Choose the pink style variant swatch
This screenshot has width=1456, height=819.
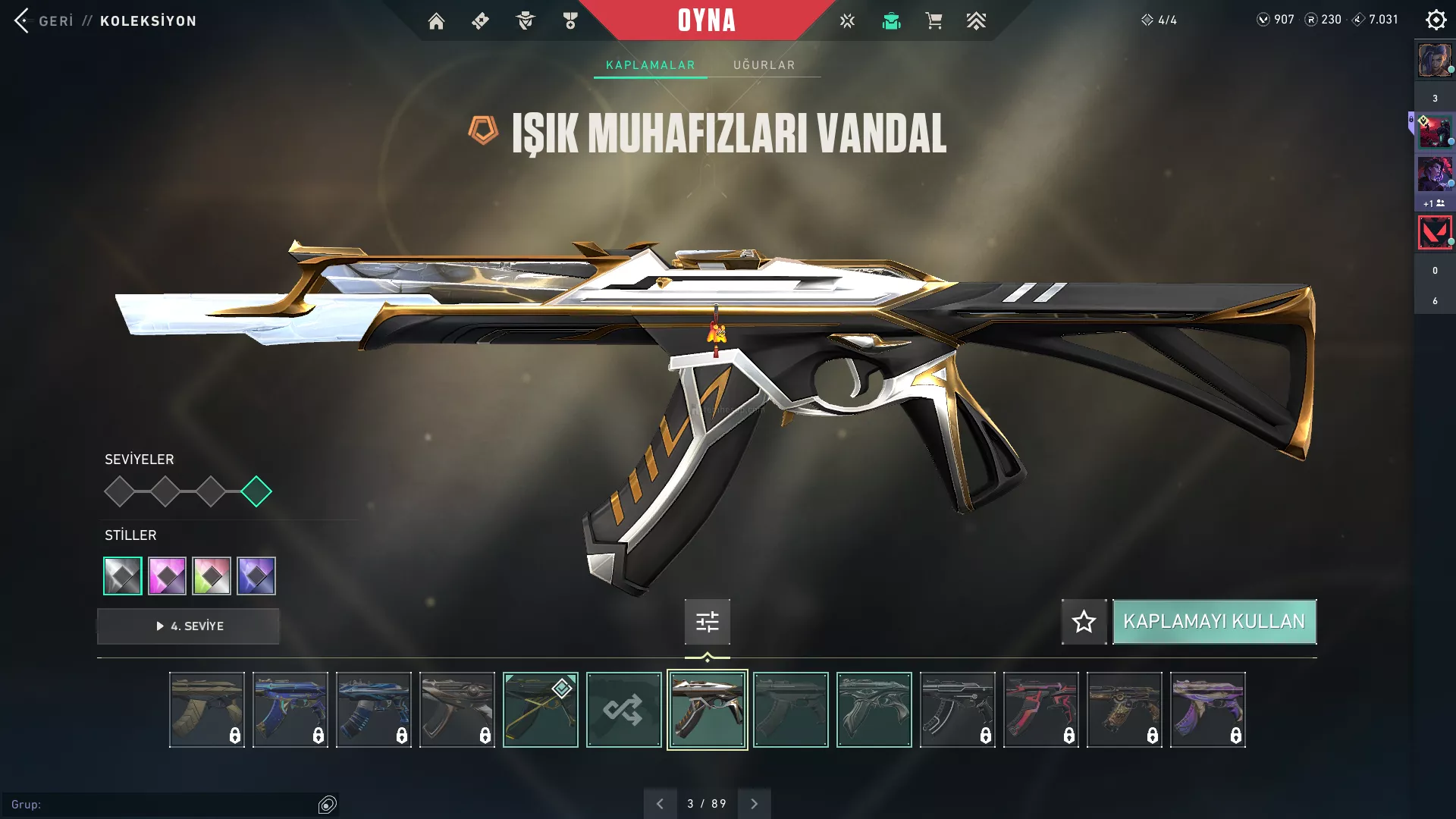167,576
